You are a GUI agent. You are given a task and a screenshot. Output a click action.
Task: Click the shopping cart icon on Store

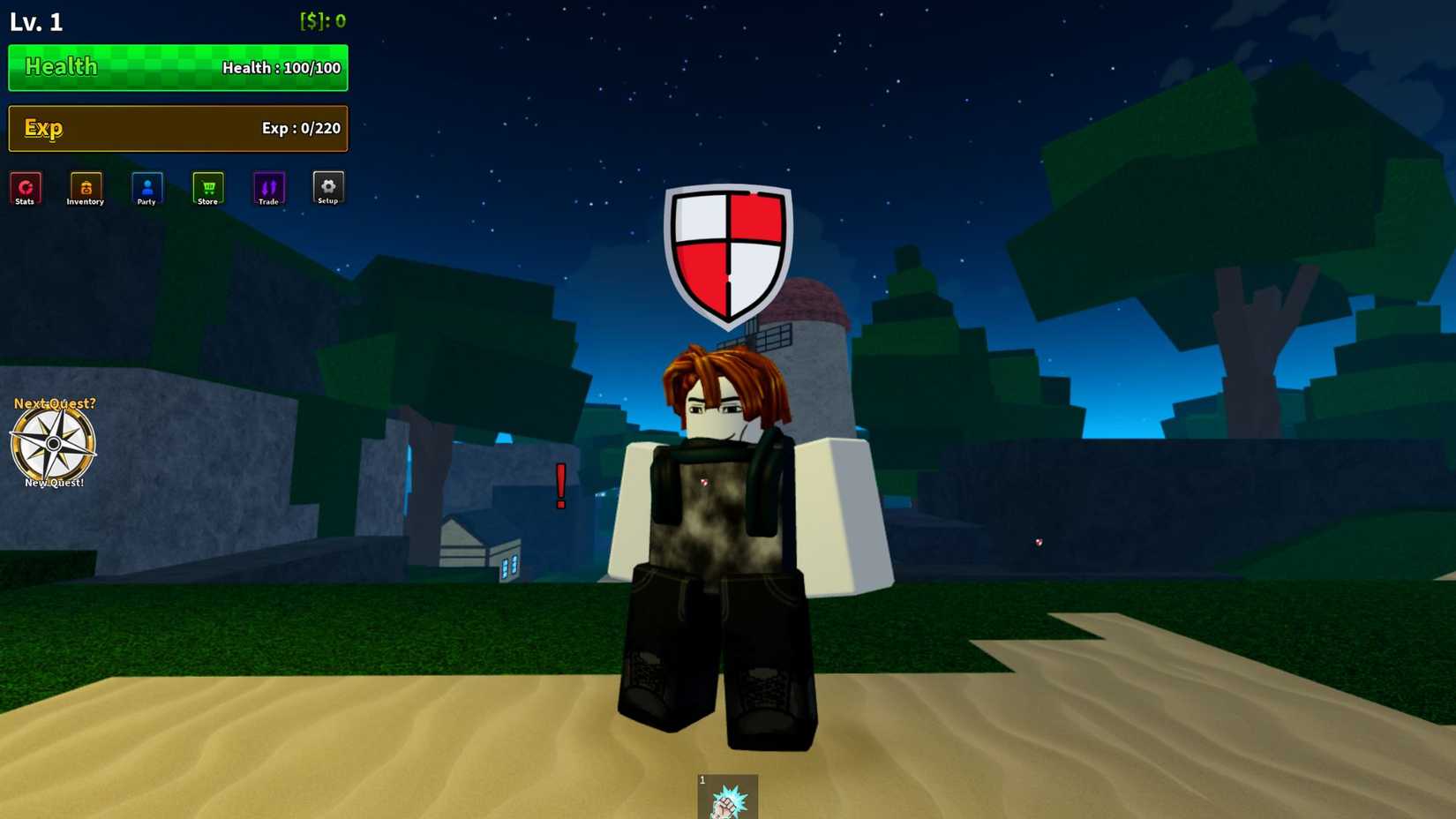(x=207, y=185)
